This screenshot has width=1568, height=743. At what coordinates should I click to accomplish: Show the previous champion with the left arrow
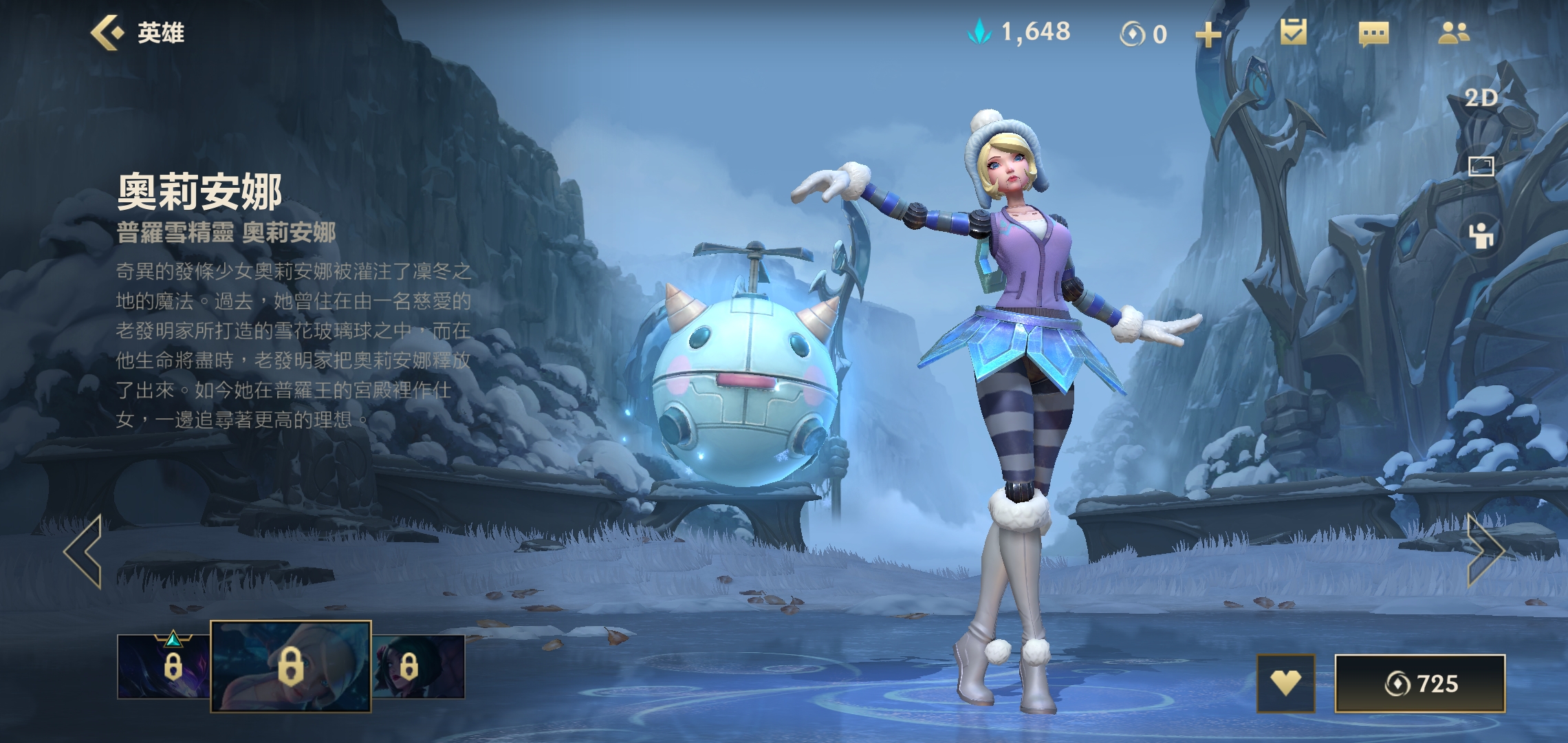coord(84,551)
